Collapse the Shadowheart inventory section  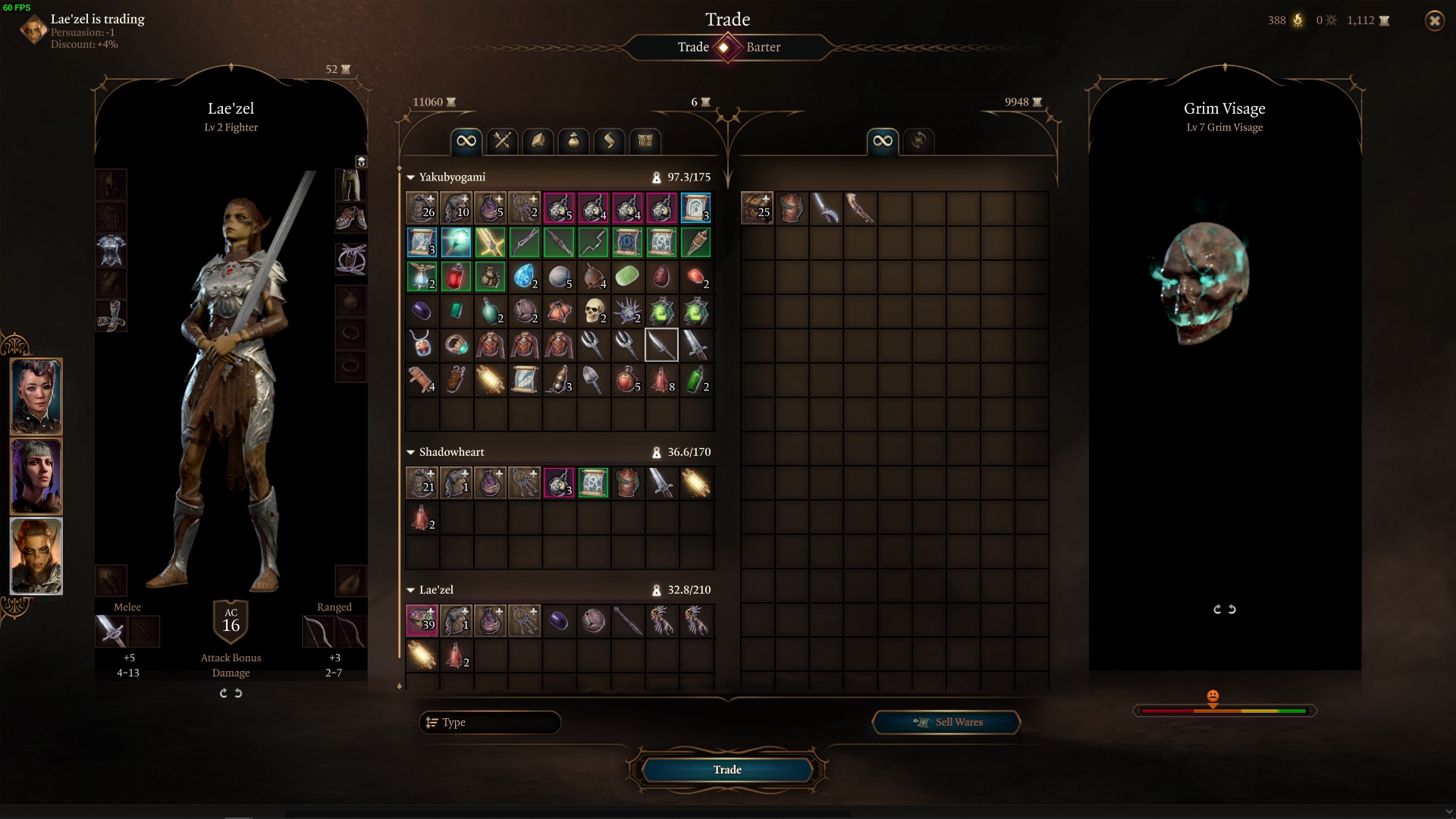click(x=411, y=452)
